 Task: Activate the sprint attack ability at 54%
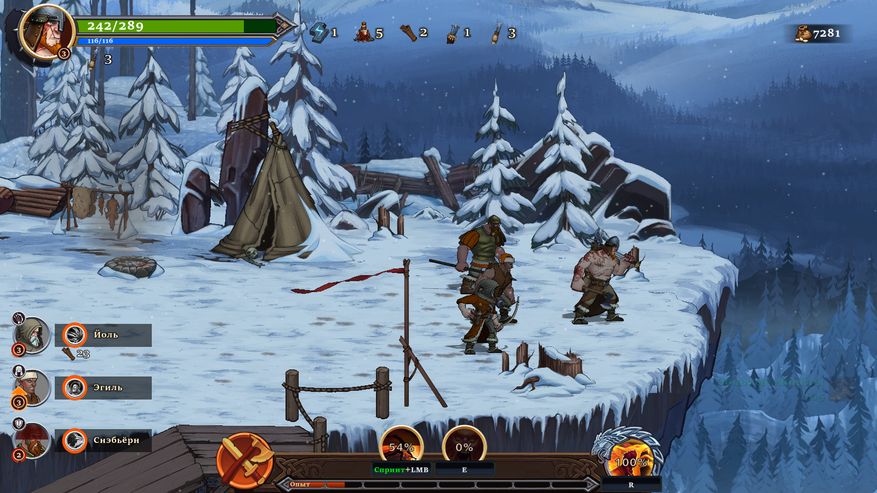pos(402,446)
